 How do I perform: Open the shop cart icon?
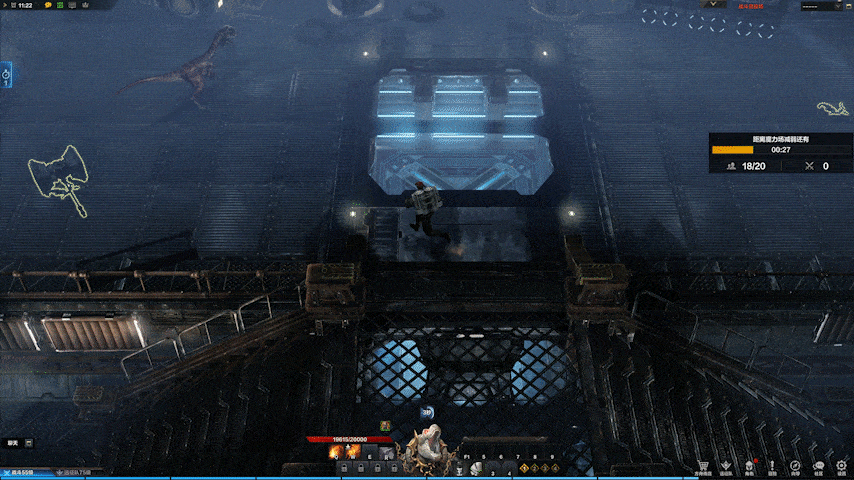pyautogui.click(x=702, y=465)
